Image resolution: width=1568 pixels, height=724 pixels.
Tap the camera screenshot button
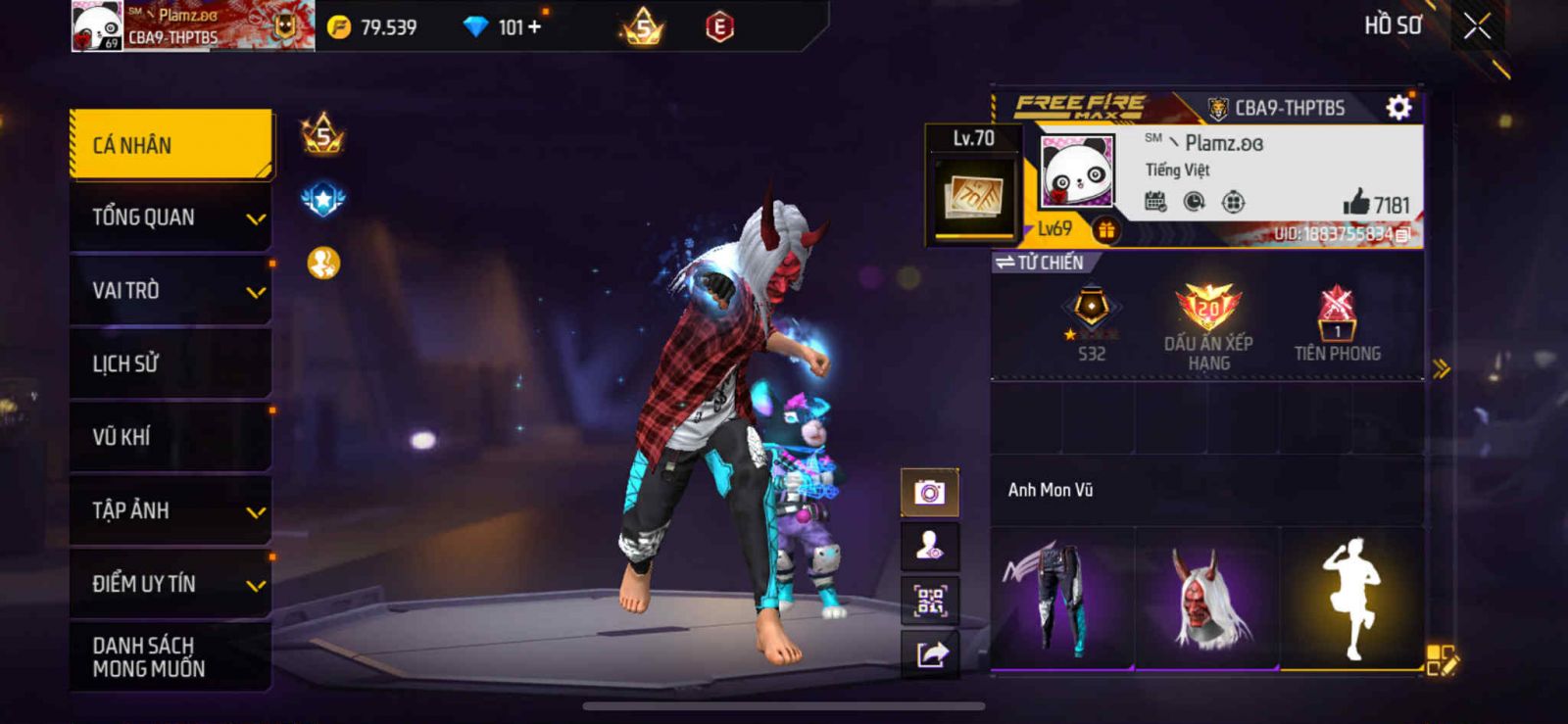[929, 492]
